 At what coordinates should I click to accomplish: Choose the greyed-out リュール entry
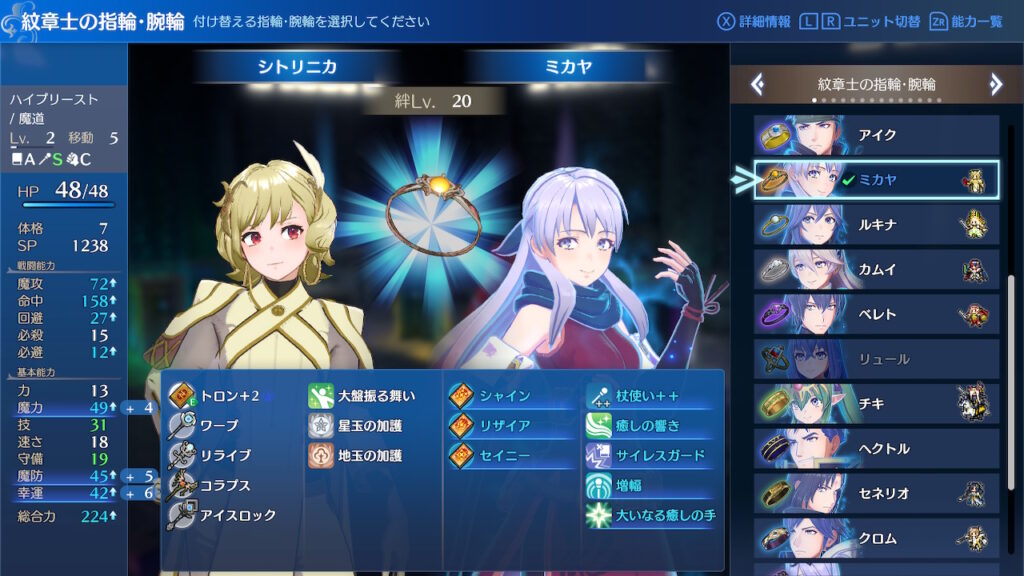coord(876,359)
